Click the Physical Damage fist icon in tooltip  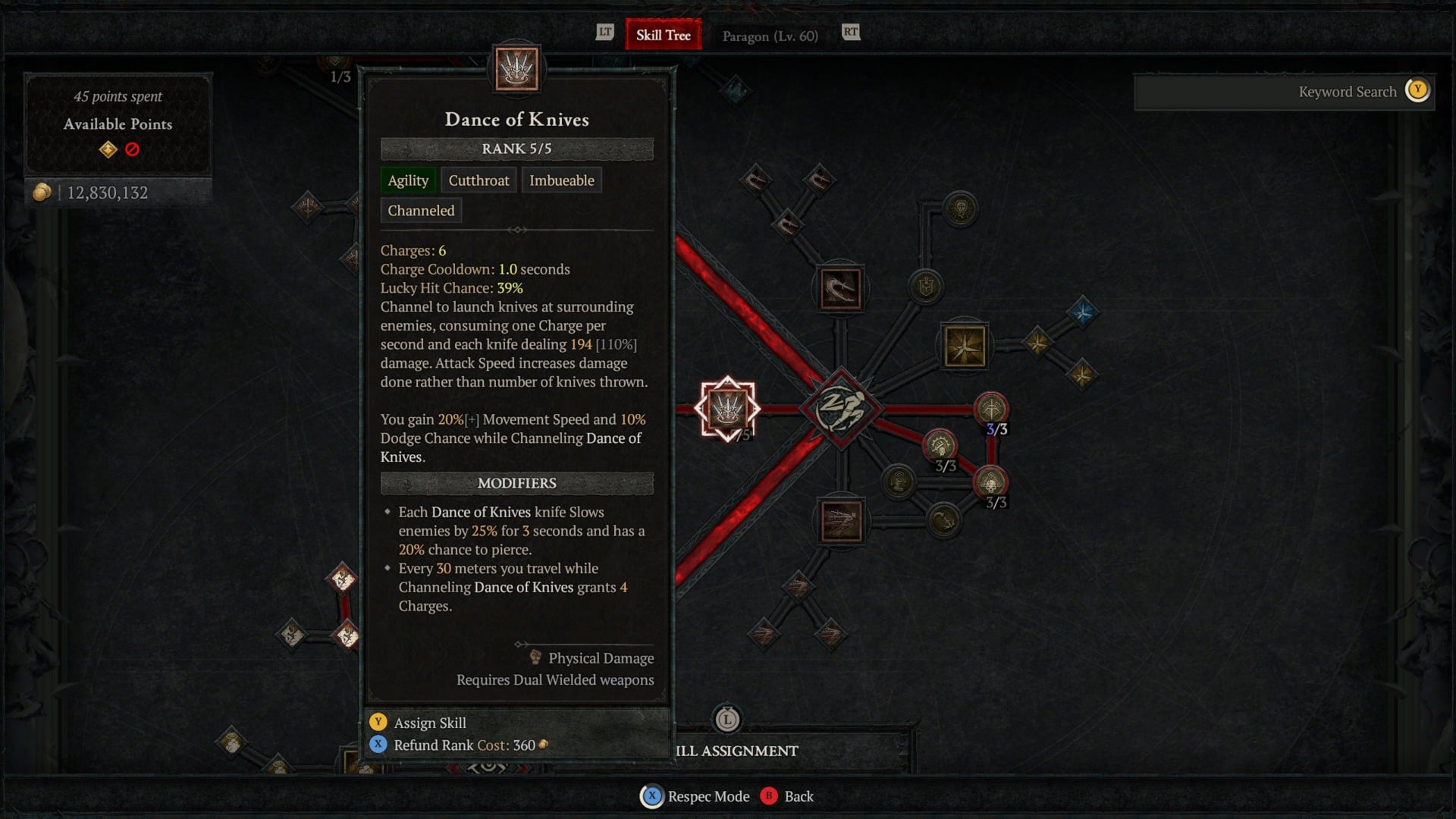pyautogui.click(x=535, y=658)
